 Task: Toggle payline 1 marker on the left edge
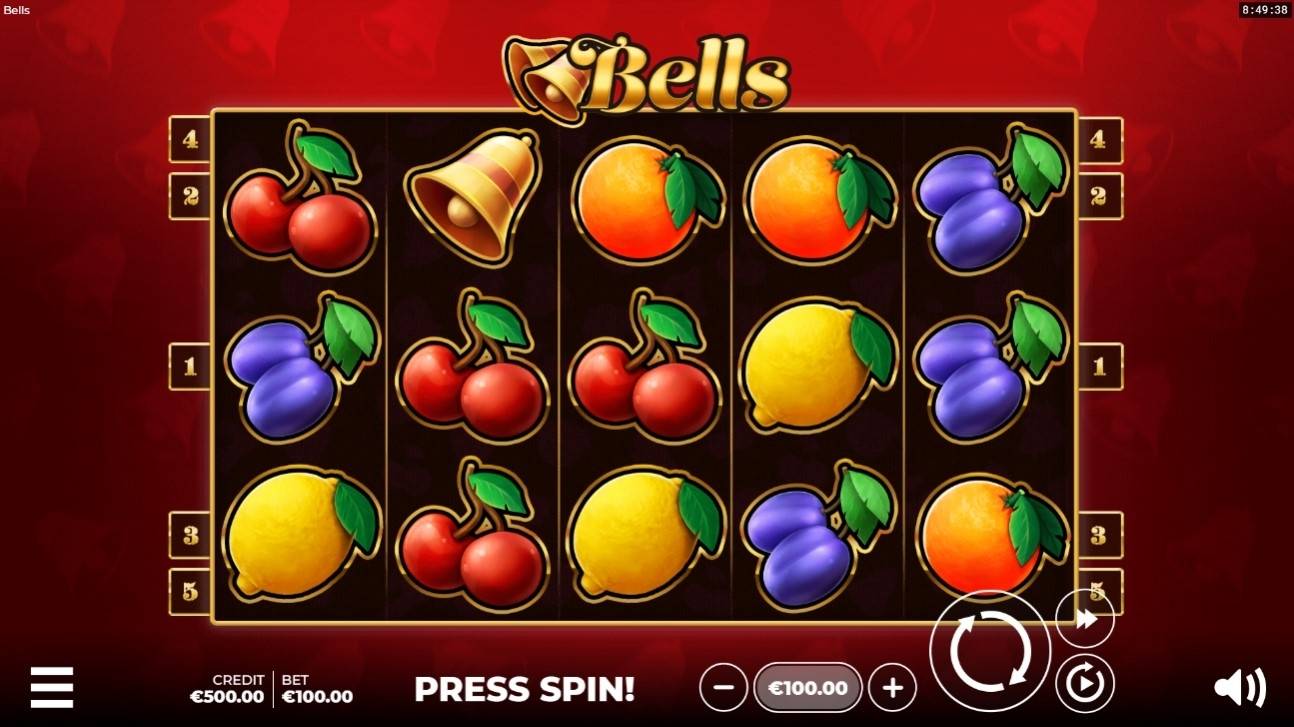tap(188, 365)
